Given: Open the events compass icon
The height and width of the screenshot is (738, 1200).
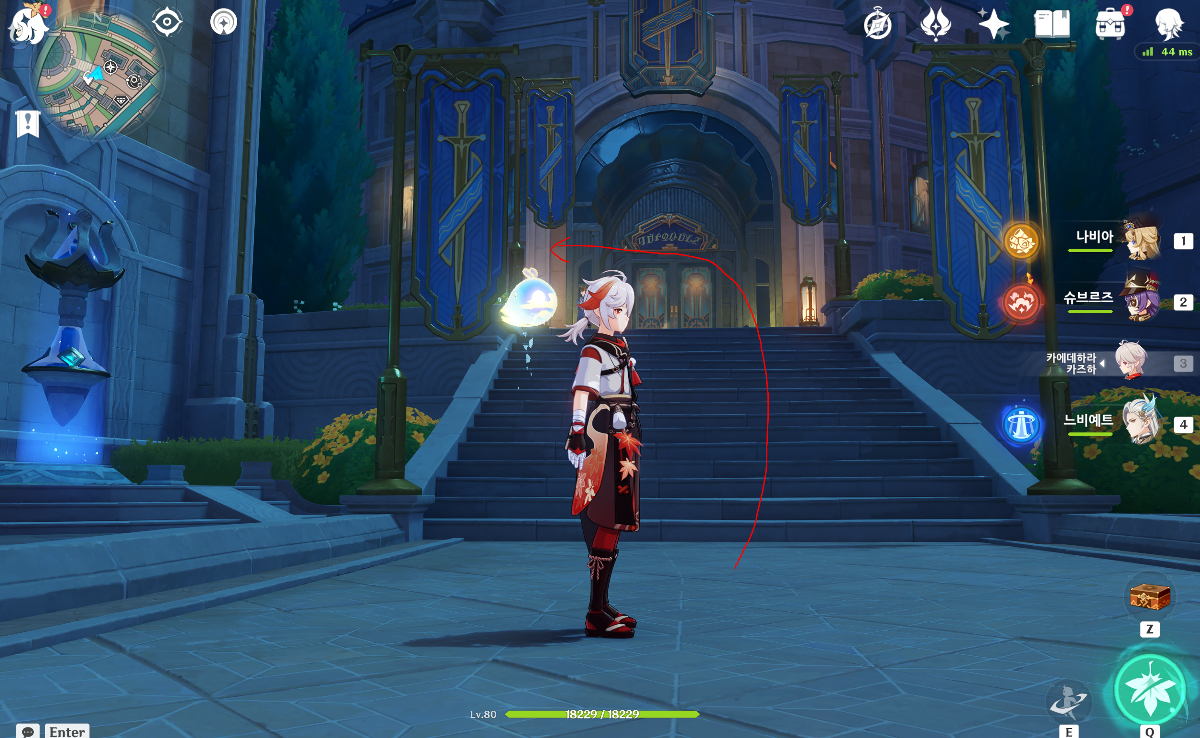Looking at the screenshot, I should click(878, 23).
